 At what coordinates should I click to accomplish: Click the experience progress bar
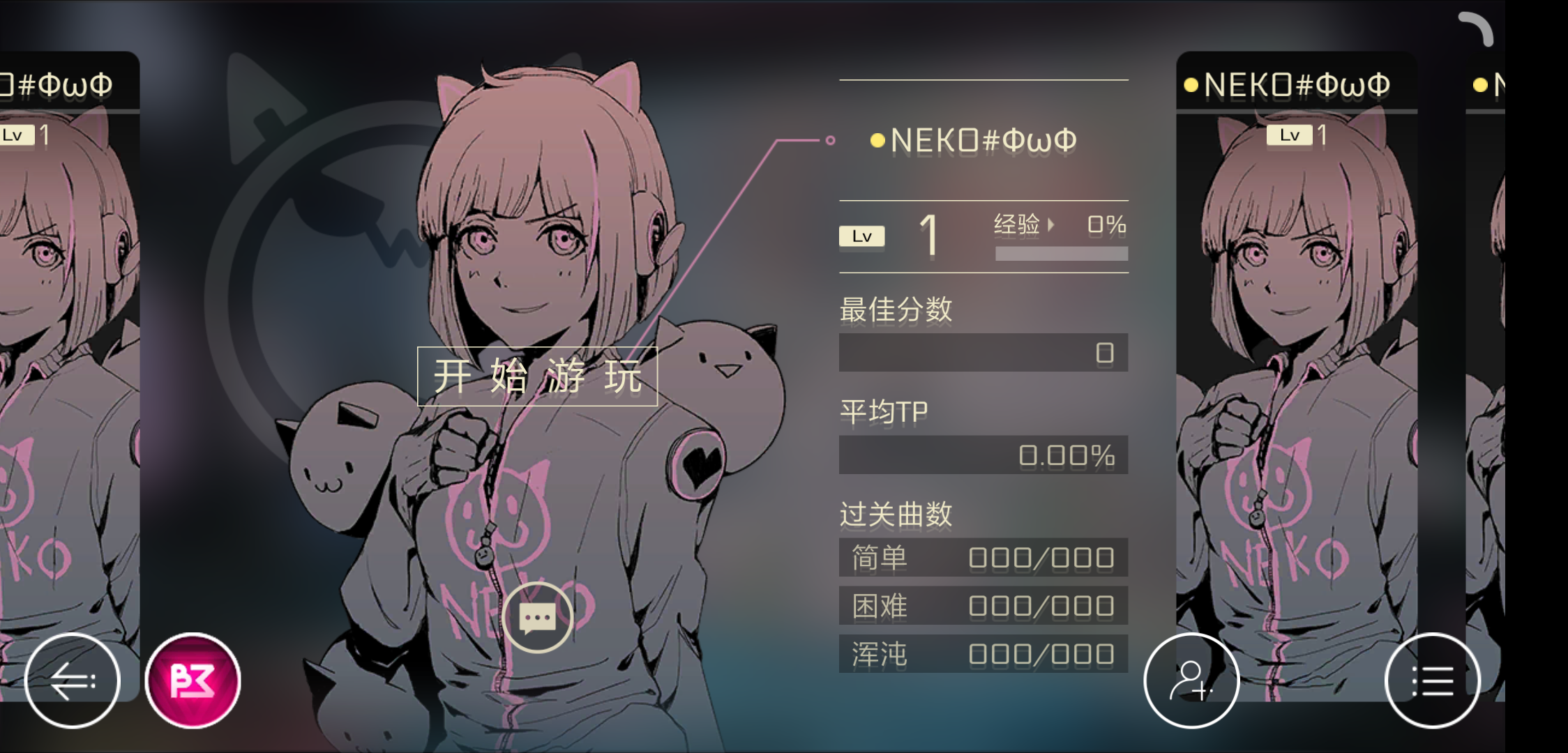[1062, 252]
